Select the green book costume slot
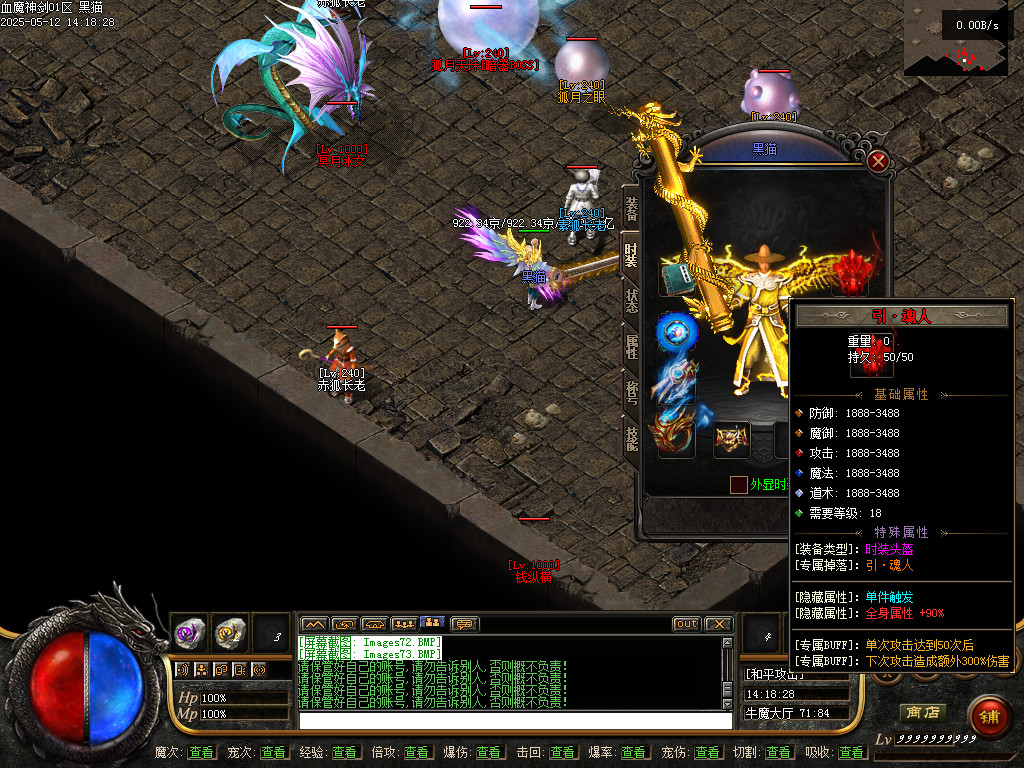This screenshot has width=1024, height=768. (x=677, y=279)
